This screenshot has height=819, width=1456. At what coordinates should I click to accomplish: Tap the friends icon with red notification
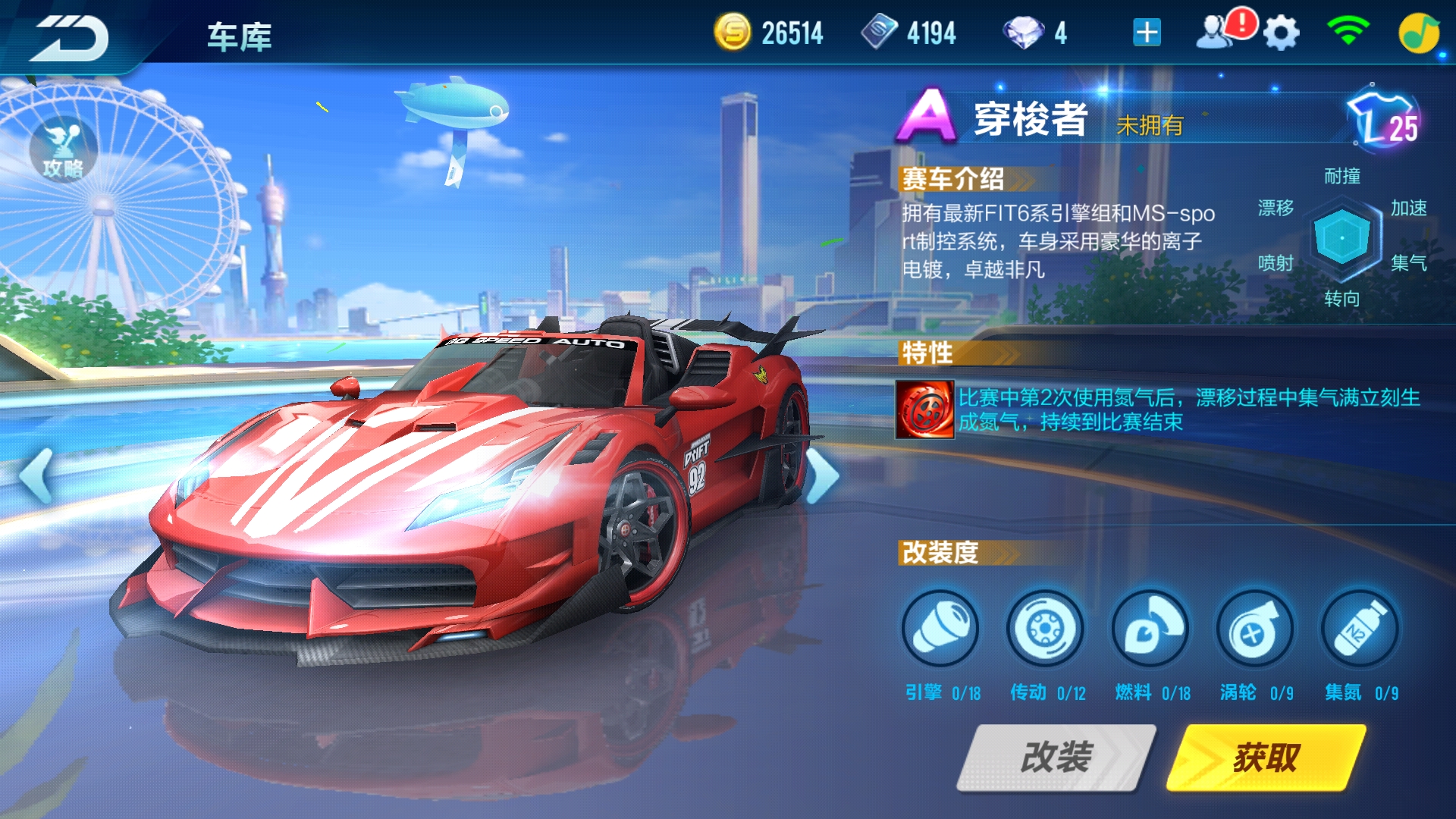coord(1217,32)
